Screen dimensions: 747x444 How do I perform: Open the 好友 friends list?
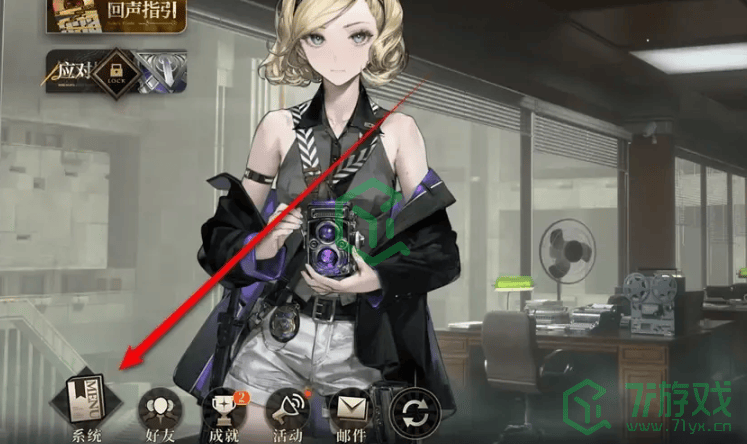(x=157, y=408)
